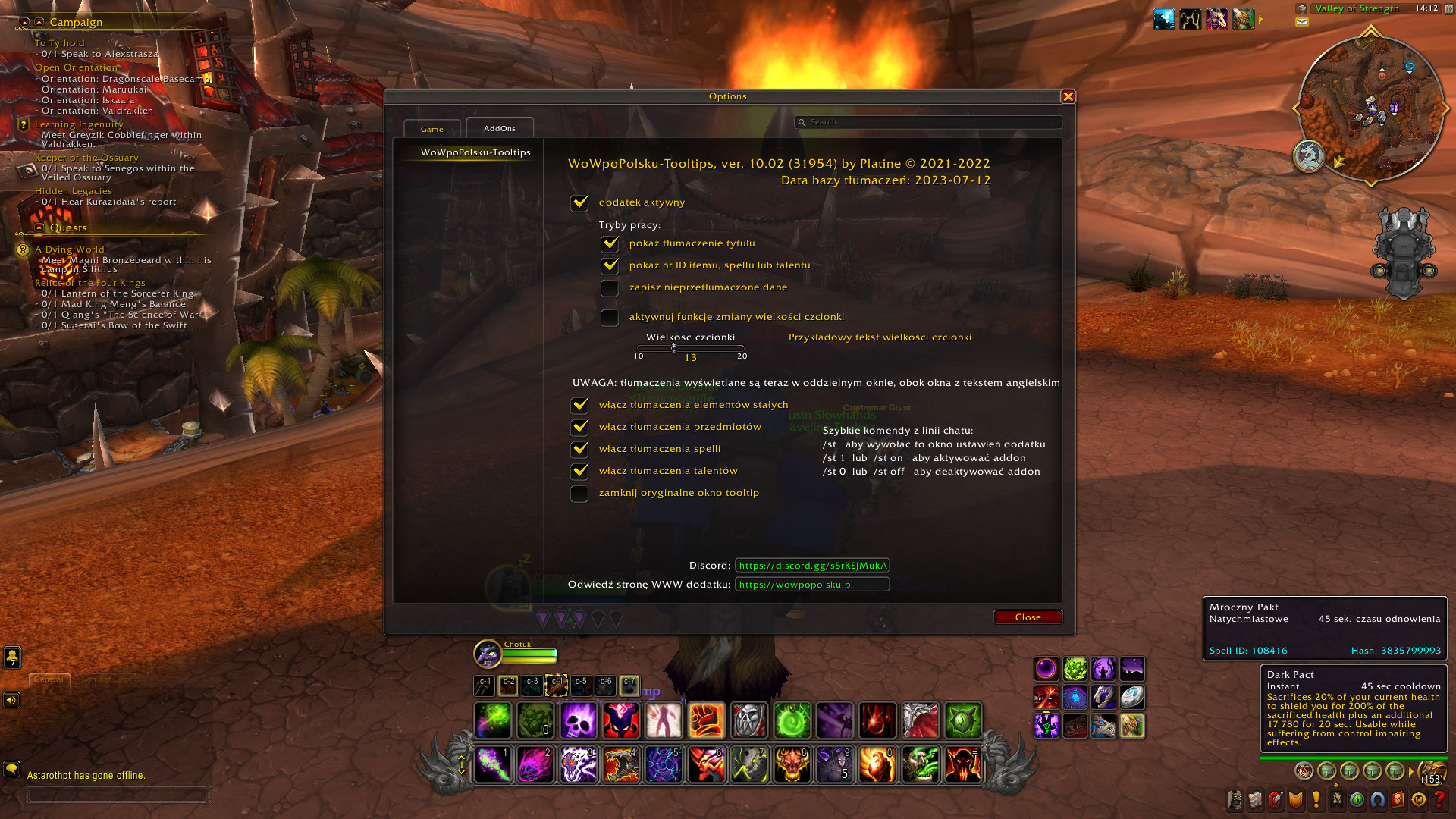Open Group Finder with the green eye icon

tap(1357, 799)
